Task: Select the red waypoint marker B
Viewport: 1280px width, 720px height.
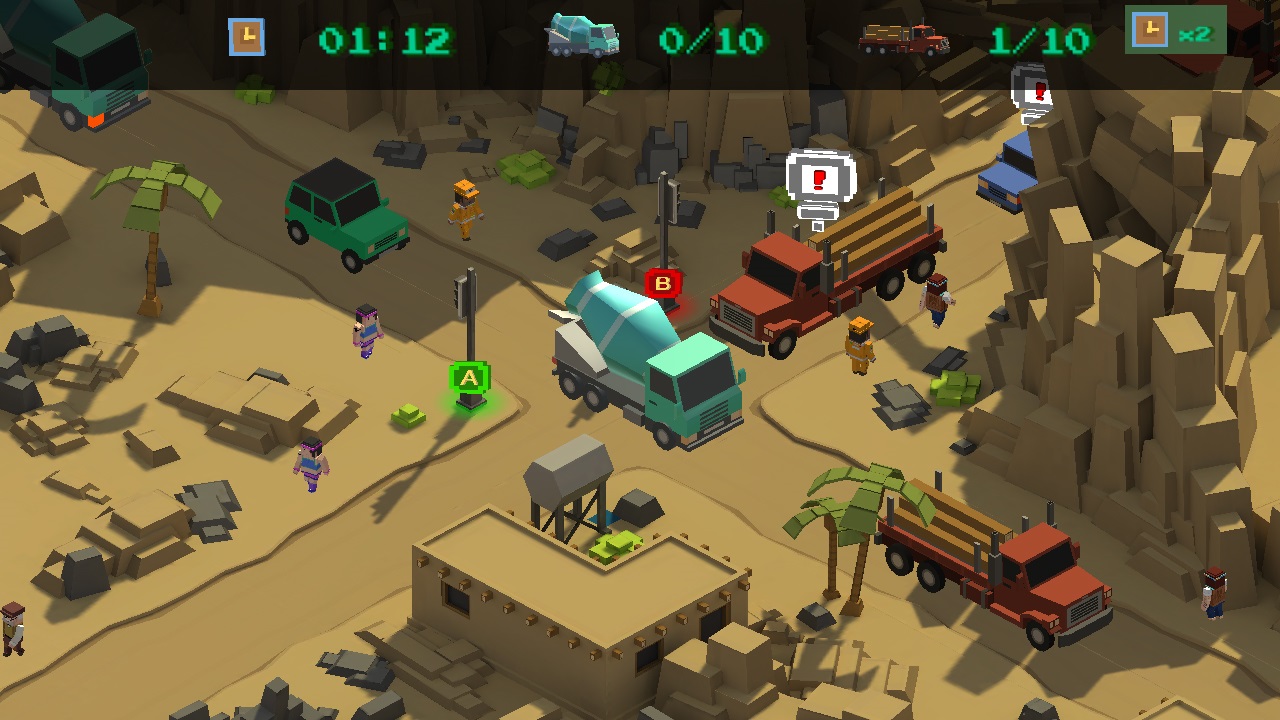Action: (665, 283)
